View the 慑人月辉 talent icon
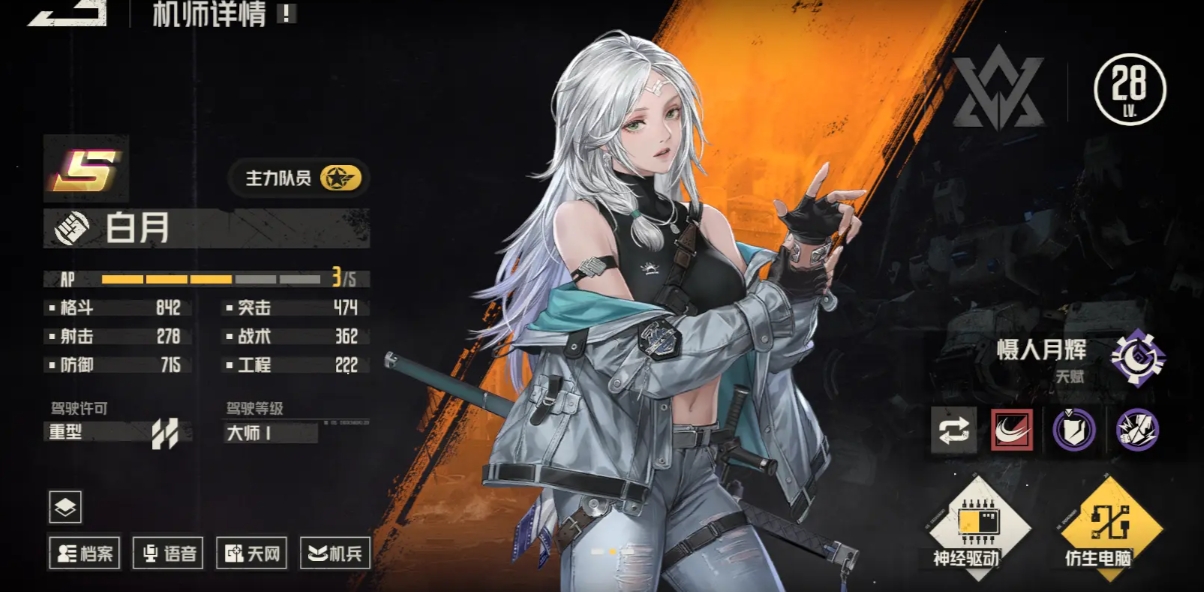 (1137, 358)
